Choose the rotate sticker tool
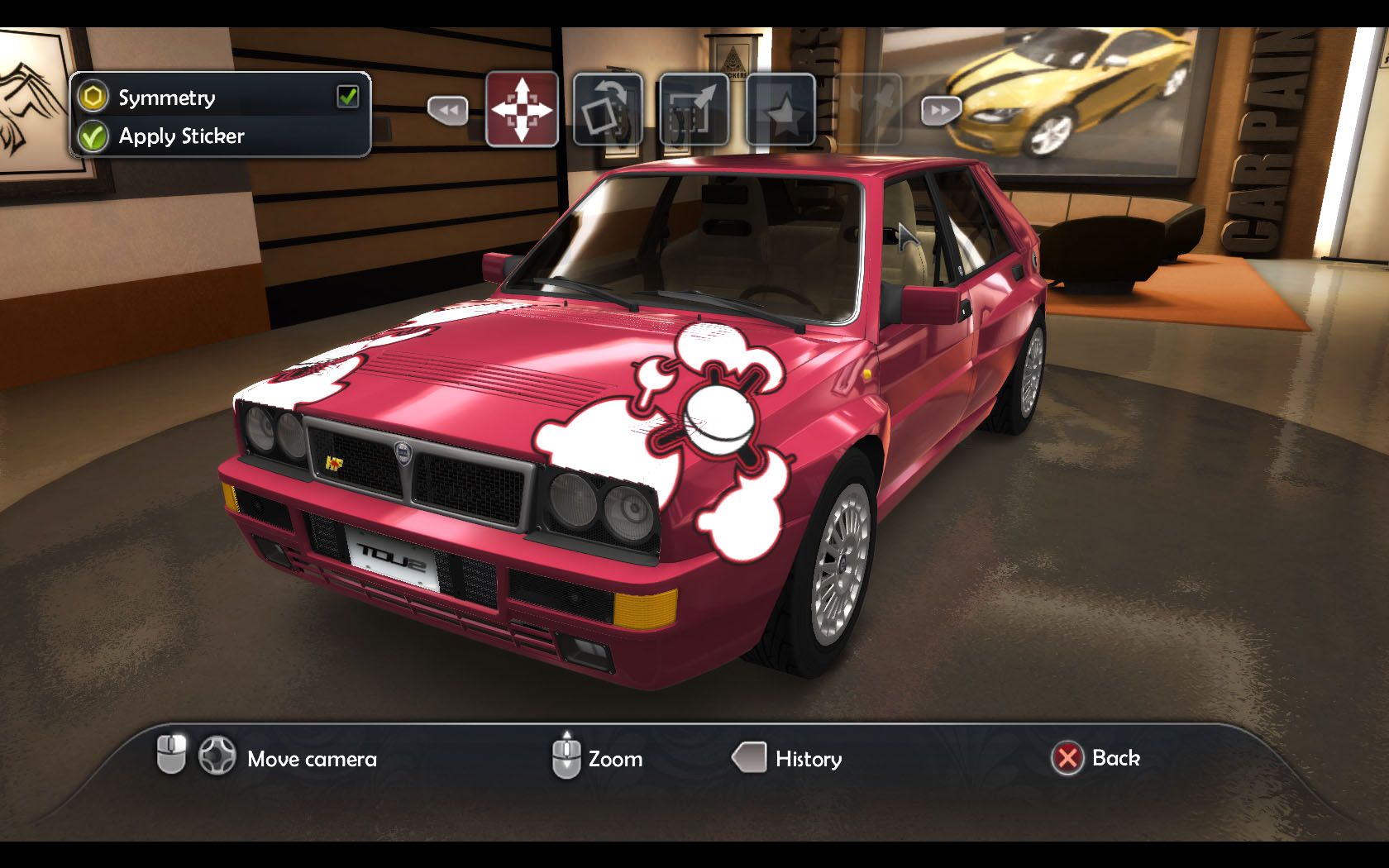 [608, 109]
